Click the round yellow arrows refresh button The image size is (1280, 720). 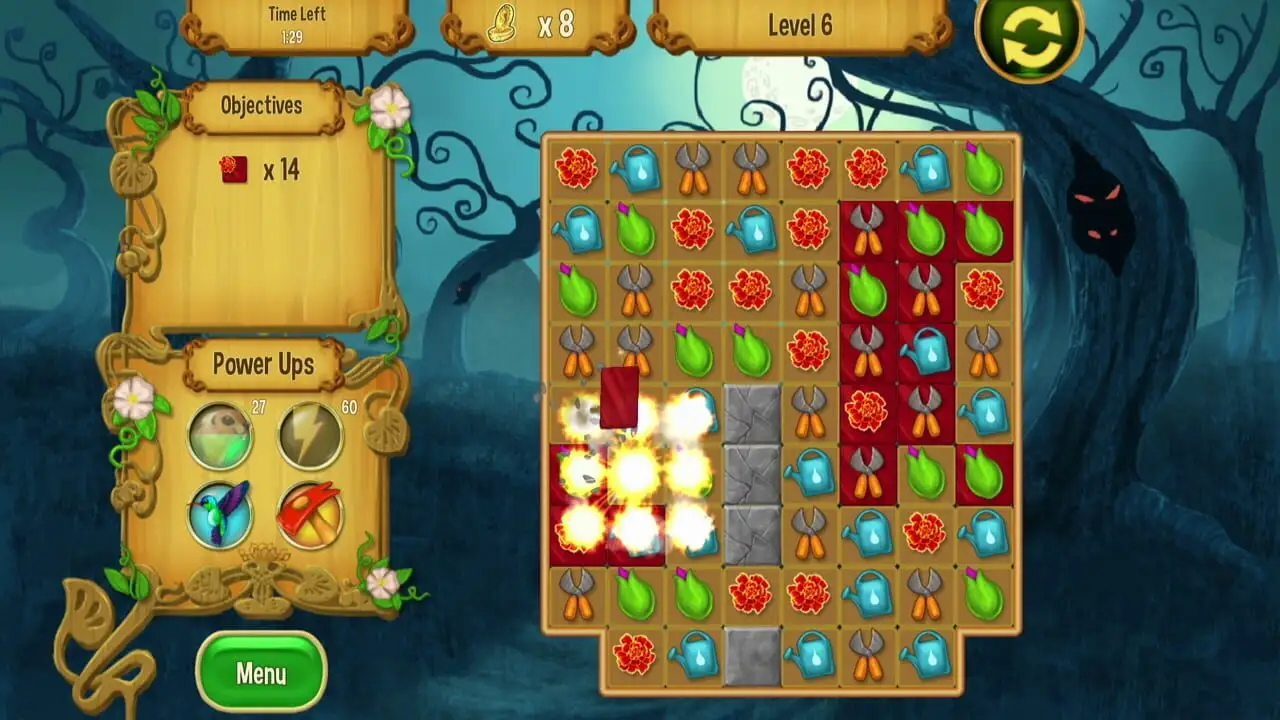1029,39
